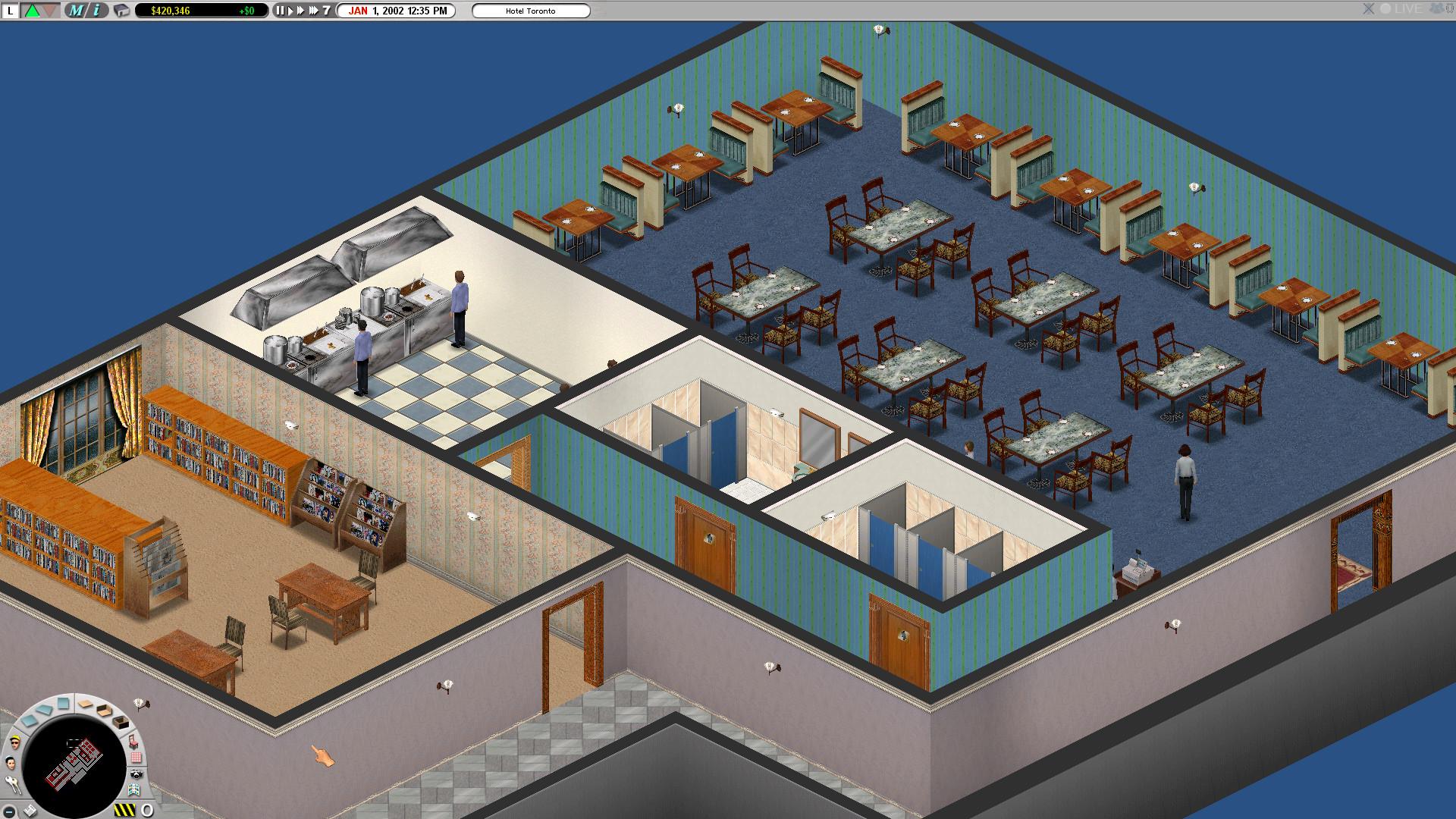Pause the game simulation
This screenshot has height=819, width=1456.
point(280,11)
